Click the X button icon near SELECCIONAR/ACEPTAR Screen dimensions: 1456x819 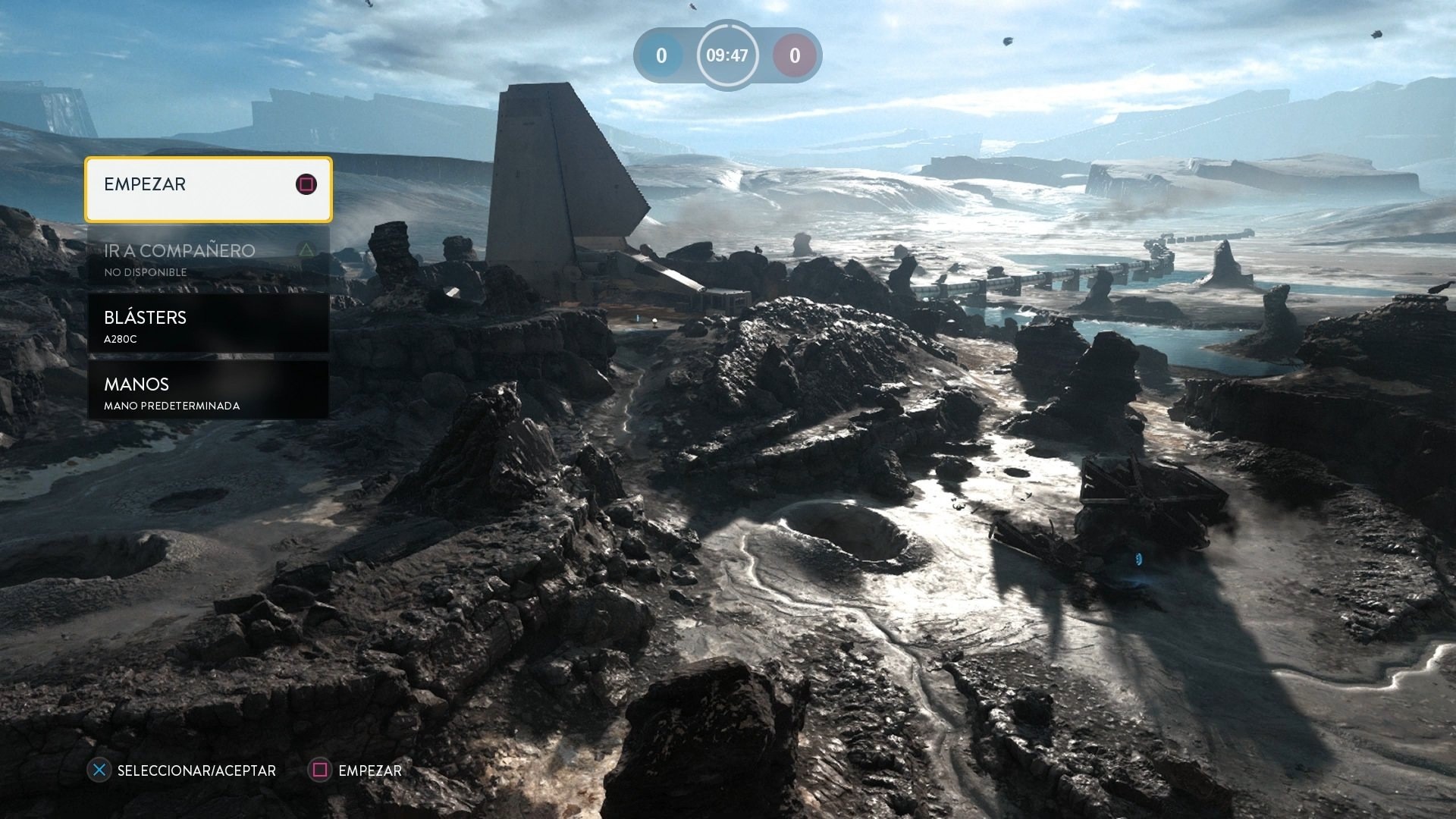tap(98, 770)
